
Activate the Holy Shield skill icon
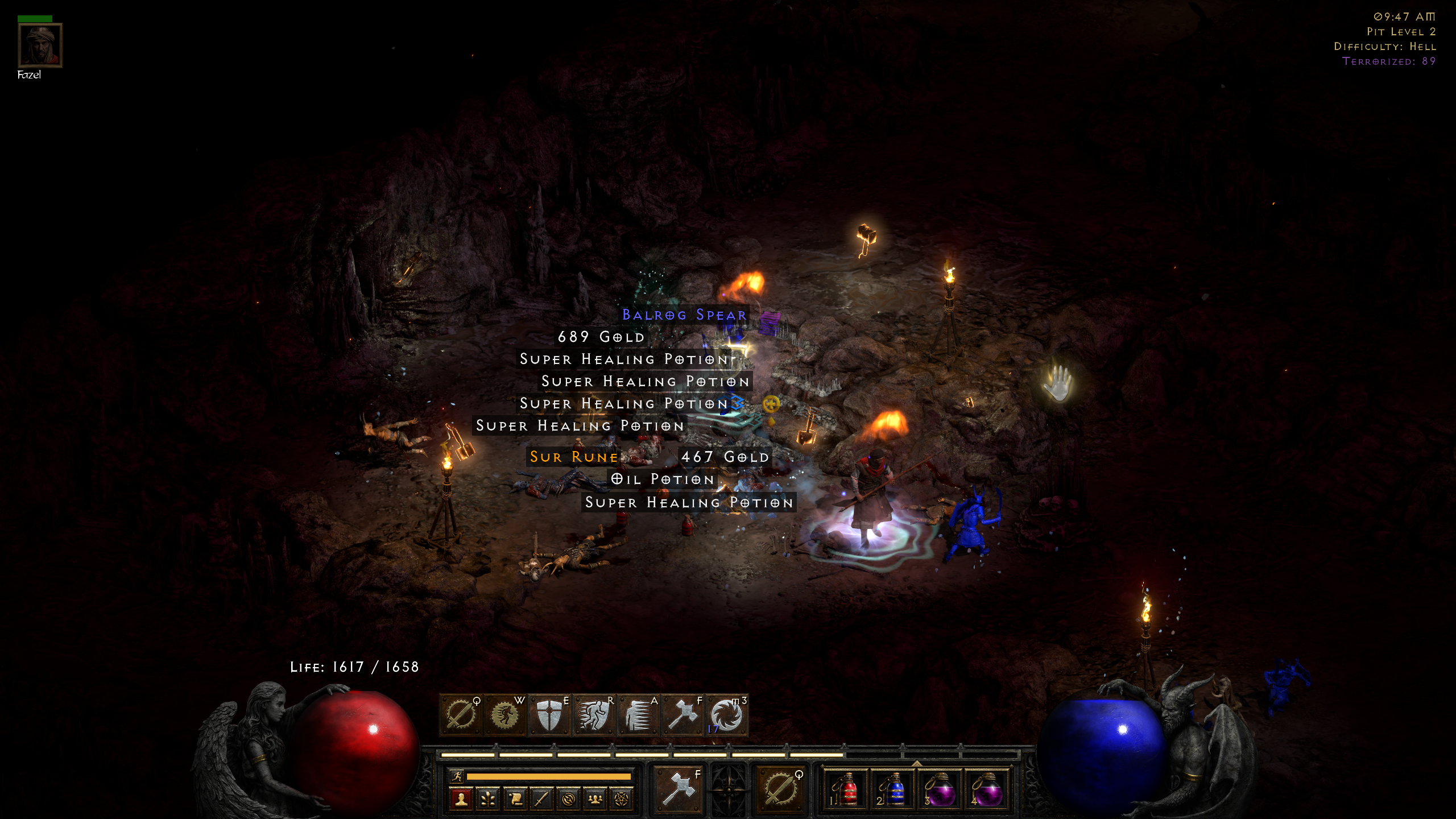549,715
